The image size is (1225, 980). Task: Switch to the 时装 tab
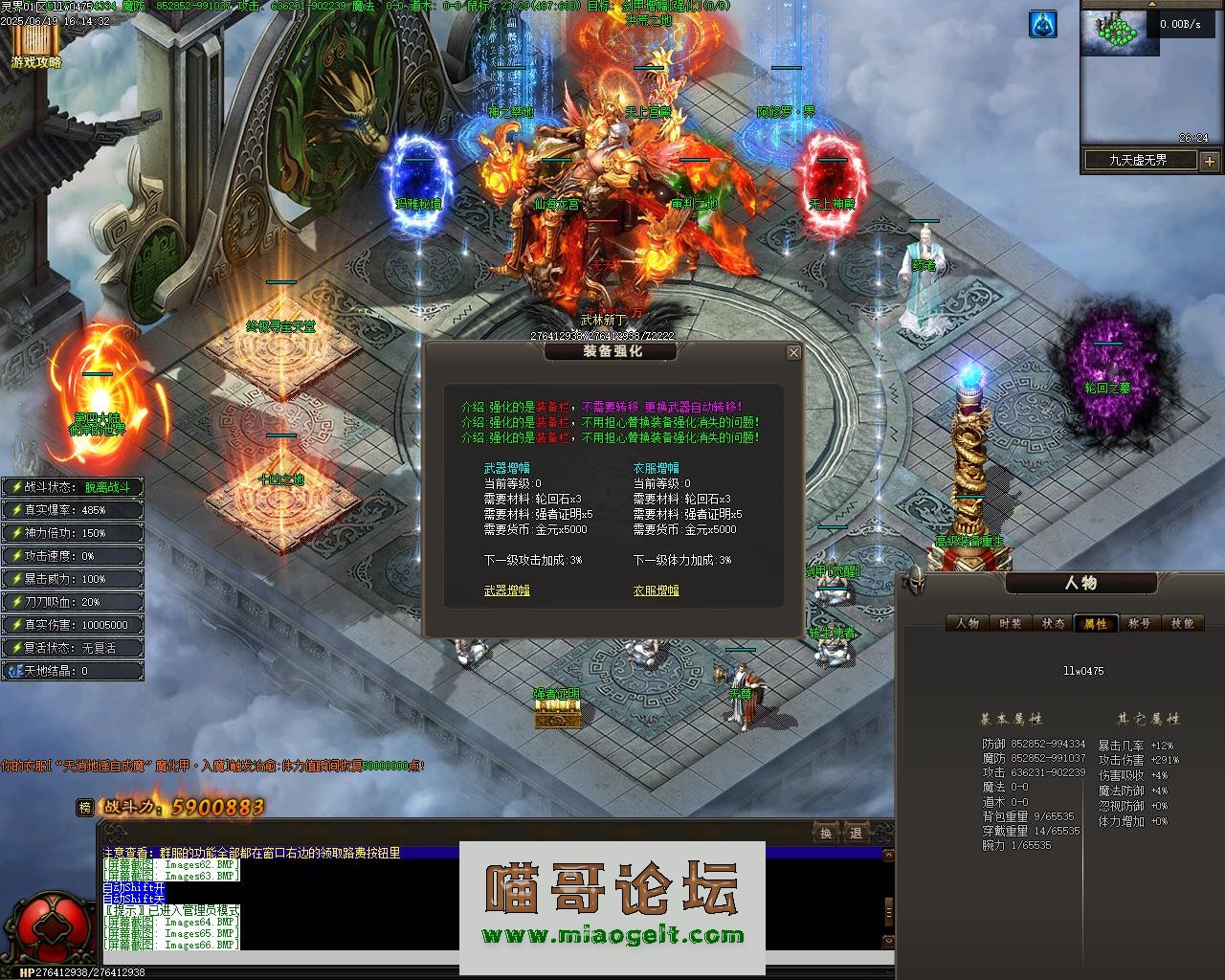(1011, 623)
